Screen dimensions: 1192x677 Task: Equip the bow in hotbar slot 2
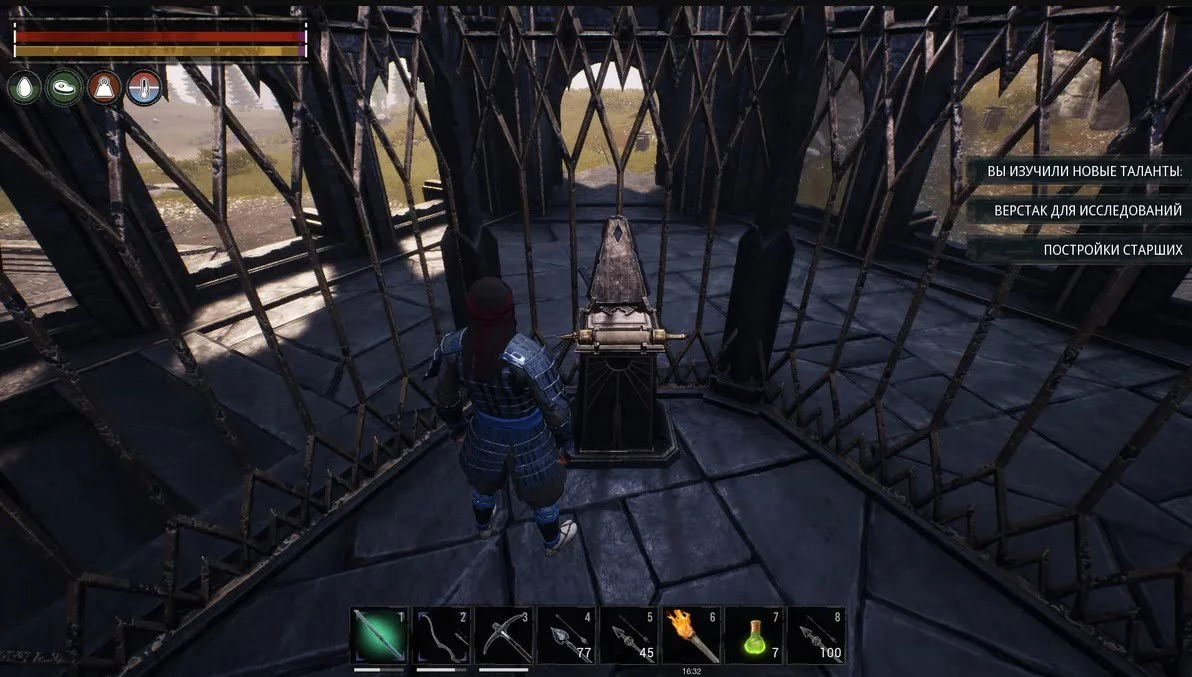click(441, 635)
